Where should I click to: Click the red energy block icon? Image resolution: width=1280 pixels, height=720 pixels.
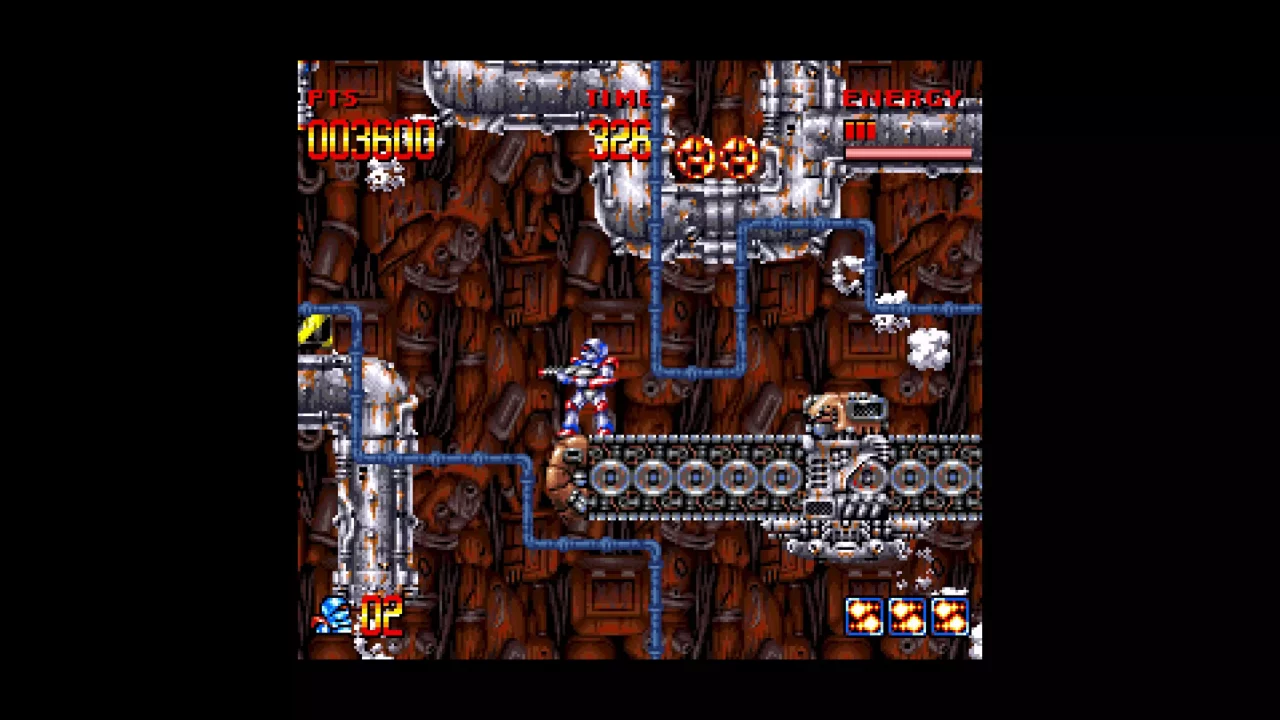(860, 128)
